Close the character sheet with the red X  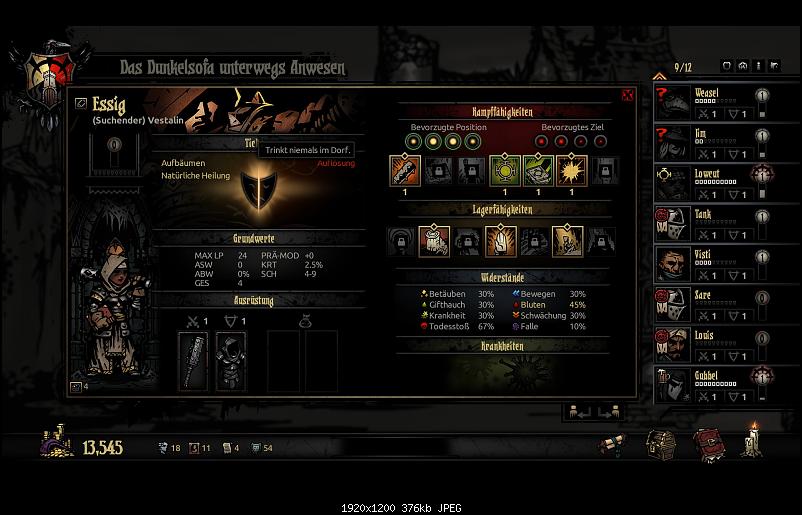(x=627, y=96)
